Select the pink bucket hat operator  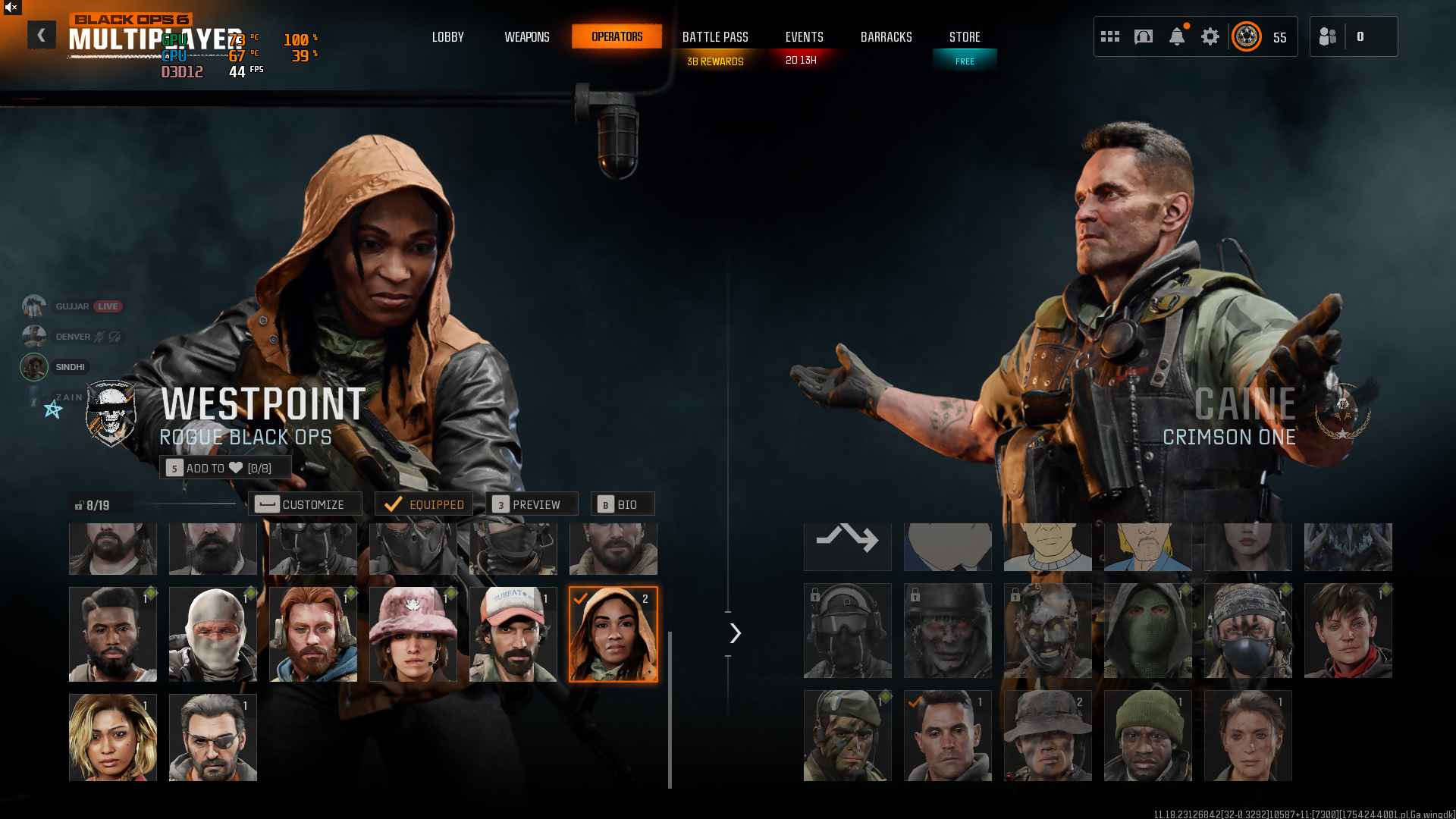click(x=413, y=634)
